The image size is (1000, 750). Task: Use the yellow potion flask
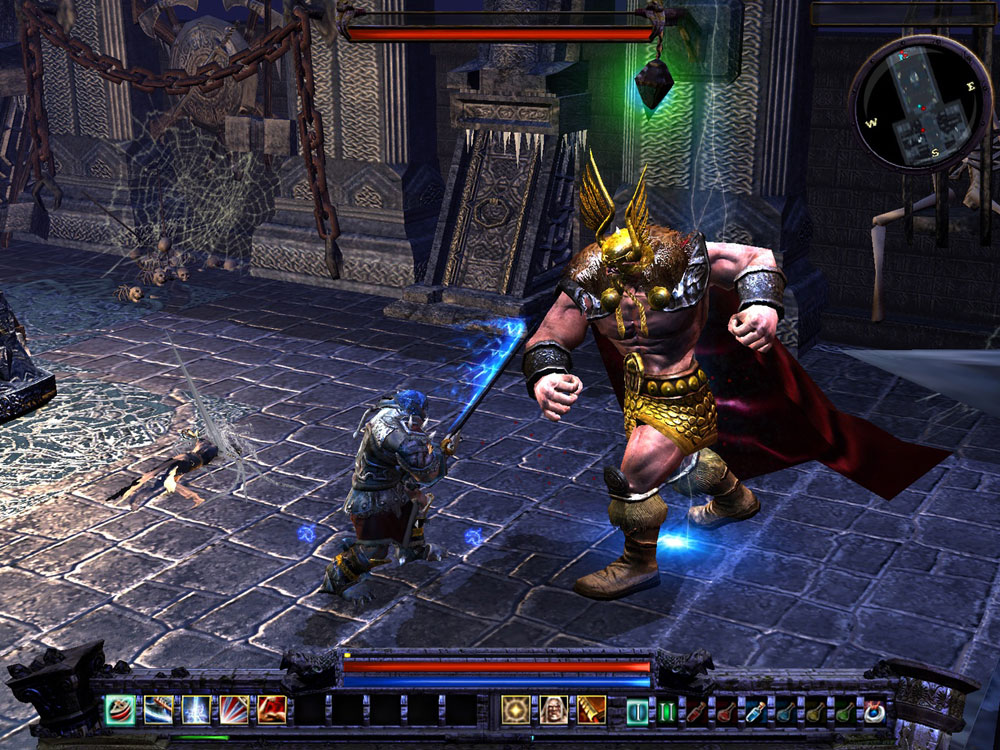[816, 711]
